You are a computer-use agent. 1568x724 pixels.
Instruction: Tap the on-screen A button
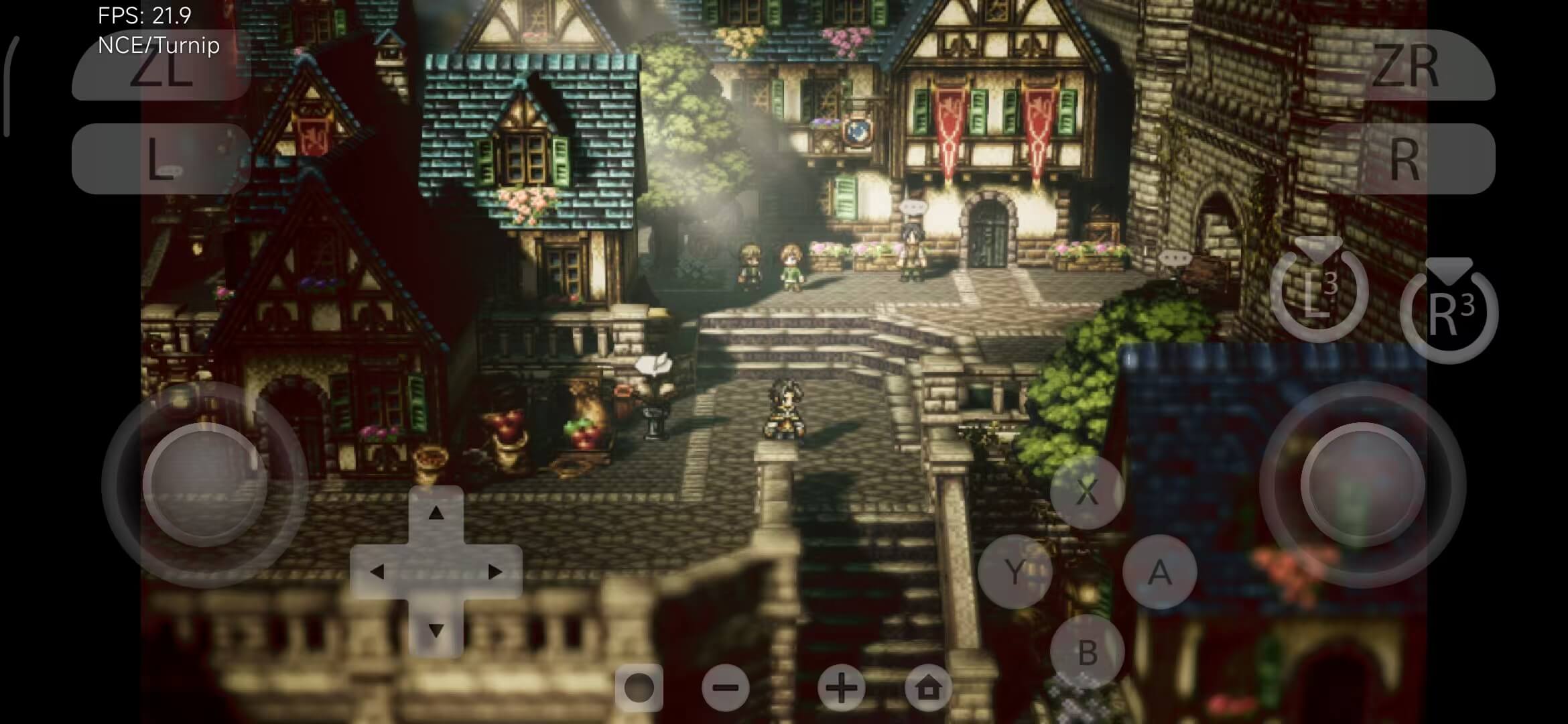[1159, 572]
